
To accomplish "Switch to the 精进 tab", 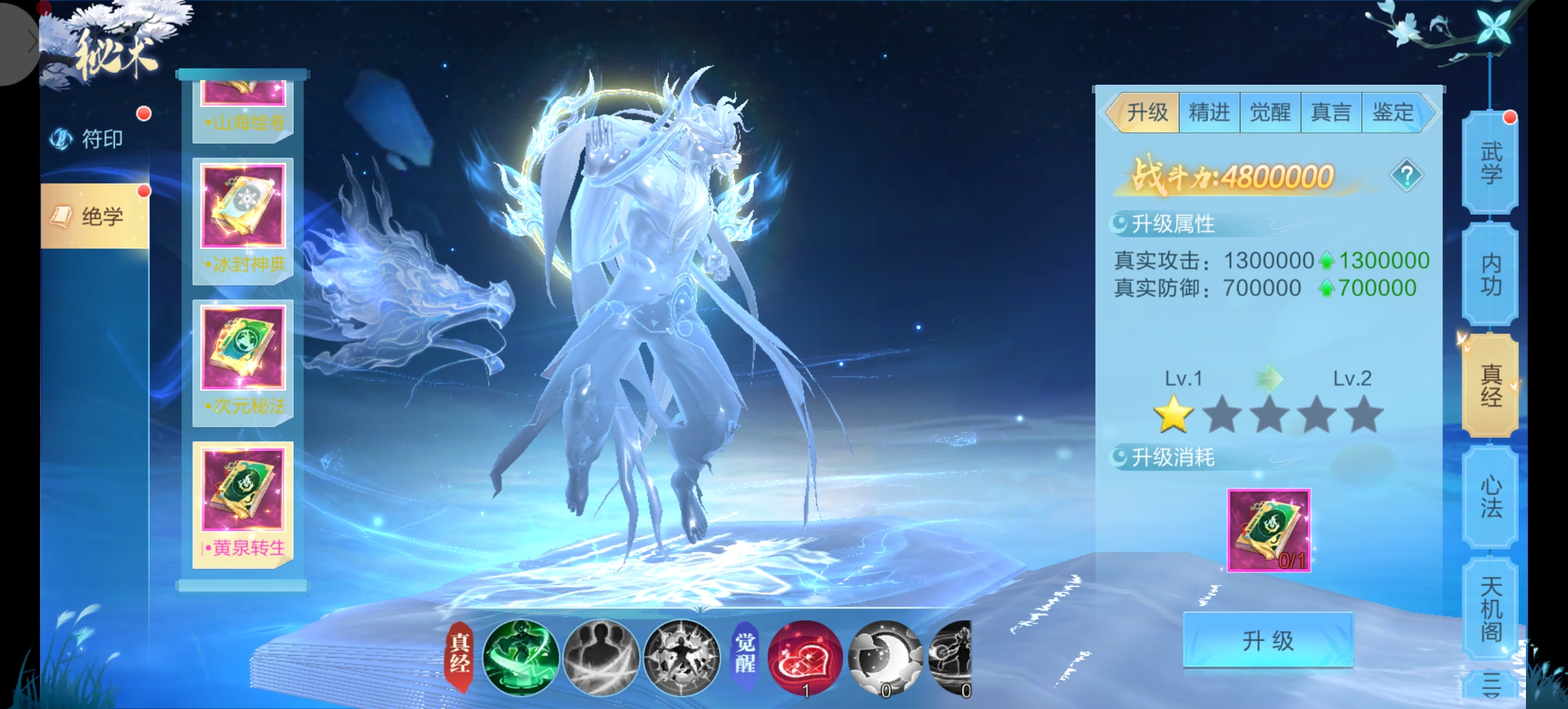I will [1209, 112].
